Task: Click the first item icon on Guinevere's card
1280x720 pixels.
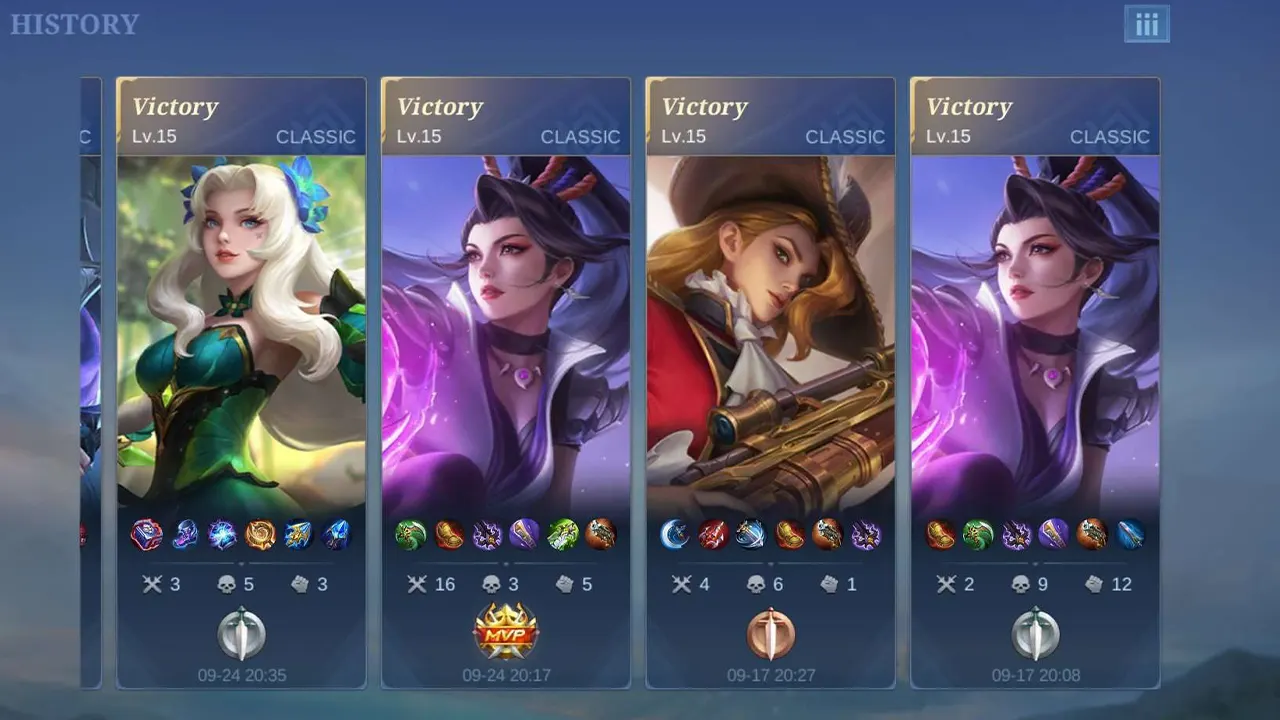Action: pyautogui.click(x=148, y=536)
